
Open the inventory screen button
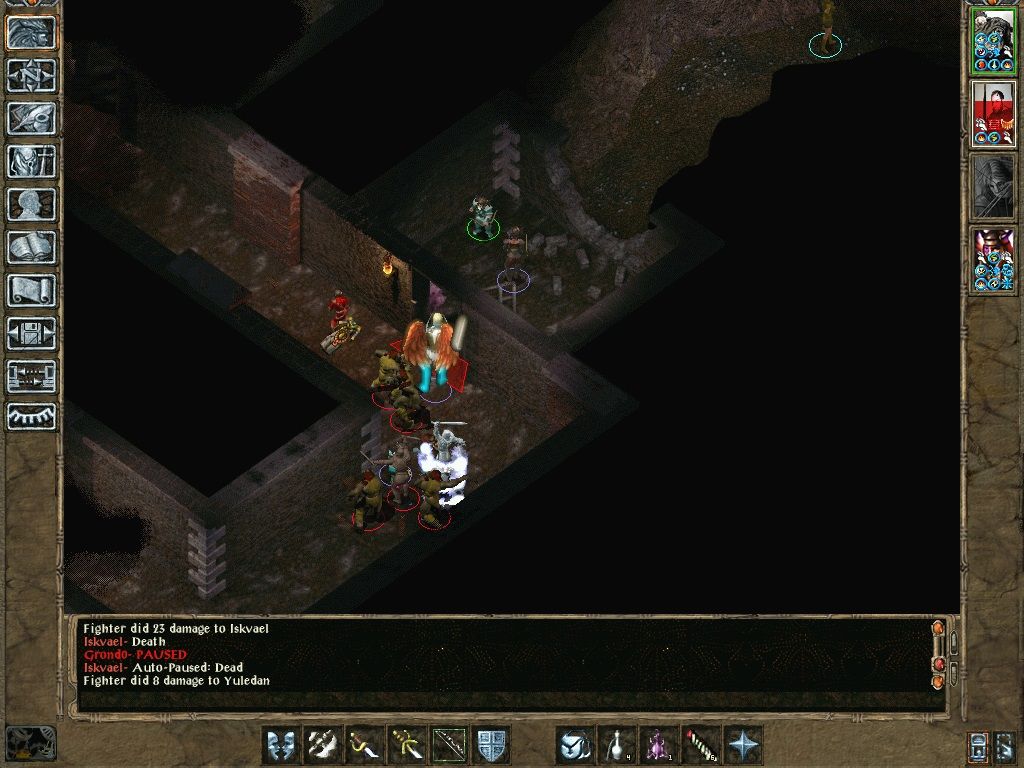pyautogui.click(x=32, y=161)
